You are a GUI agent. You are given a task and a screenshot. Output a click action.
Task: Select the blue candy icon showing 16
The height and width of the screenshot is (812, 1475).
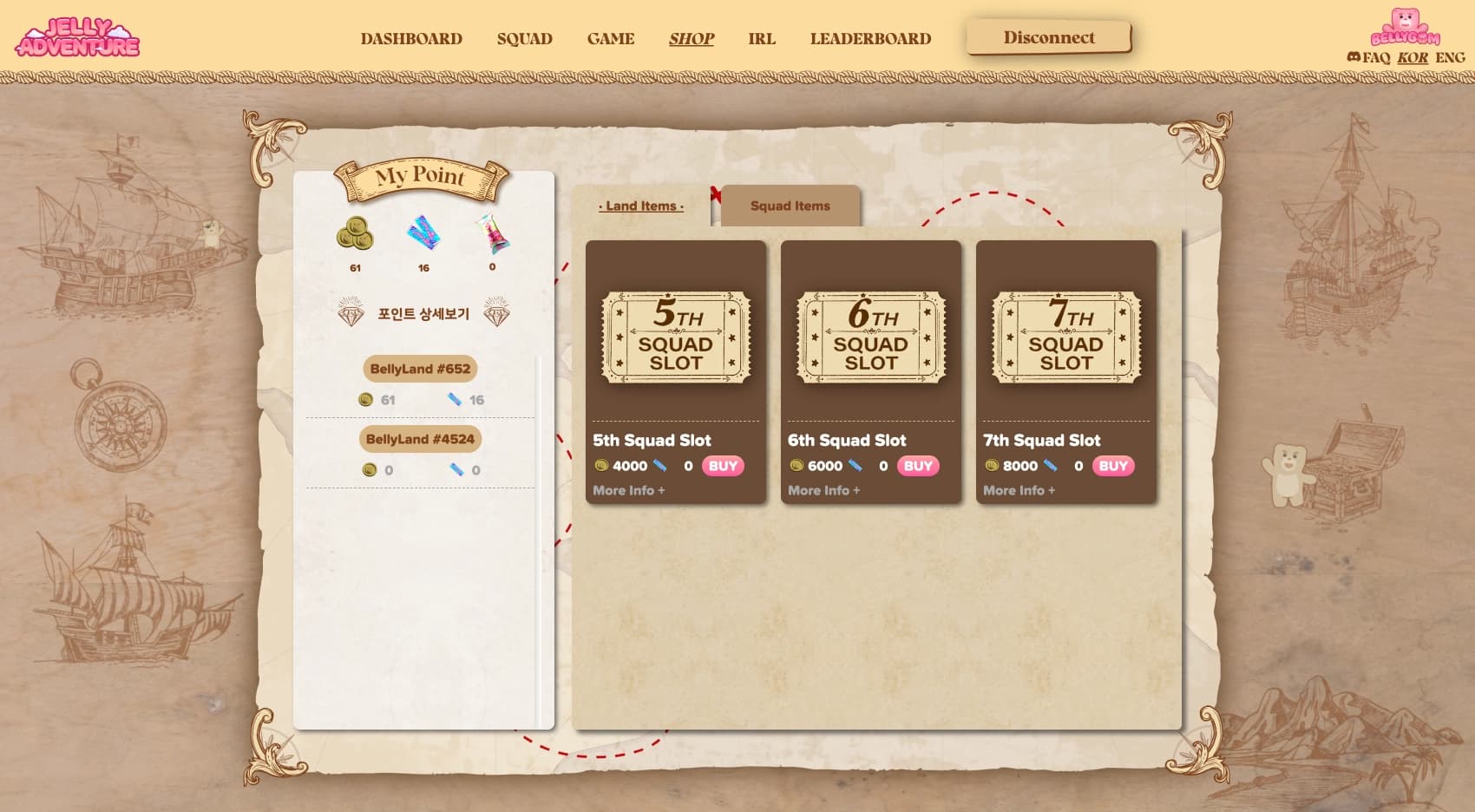pyautogui.click(x=423, y=234)
